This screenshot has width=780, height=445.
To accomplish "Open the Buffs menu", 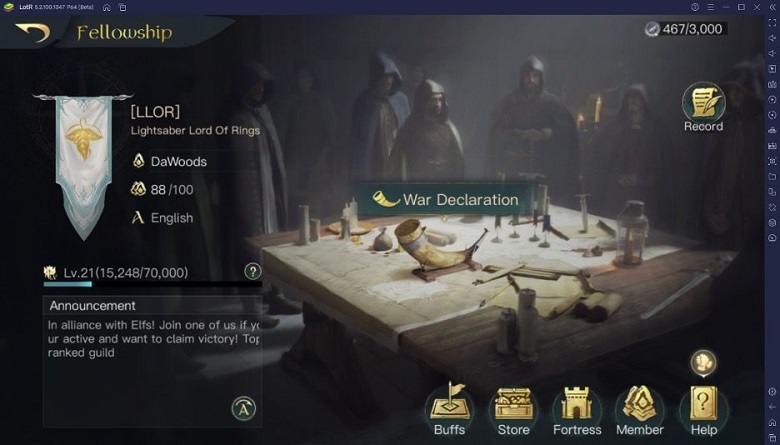I will (449, 410).
